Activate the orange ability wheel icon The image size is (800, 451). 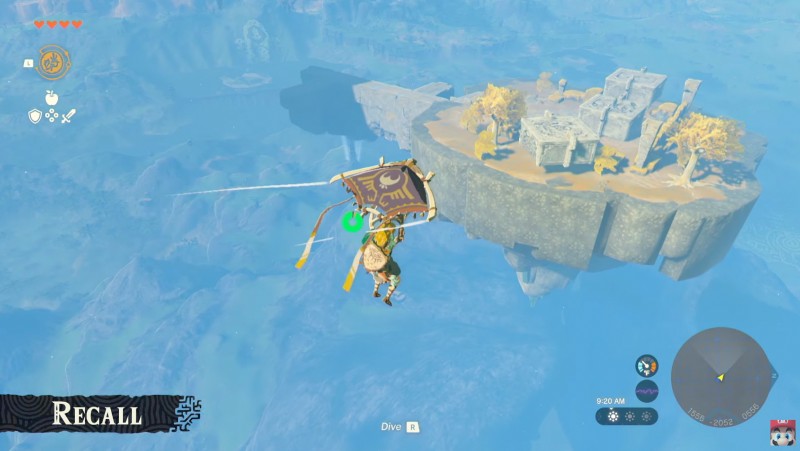(x=53, y=61)
